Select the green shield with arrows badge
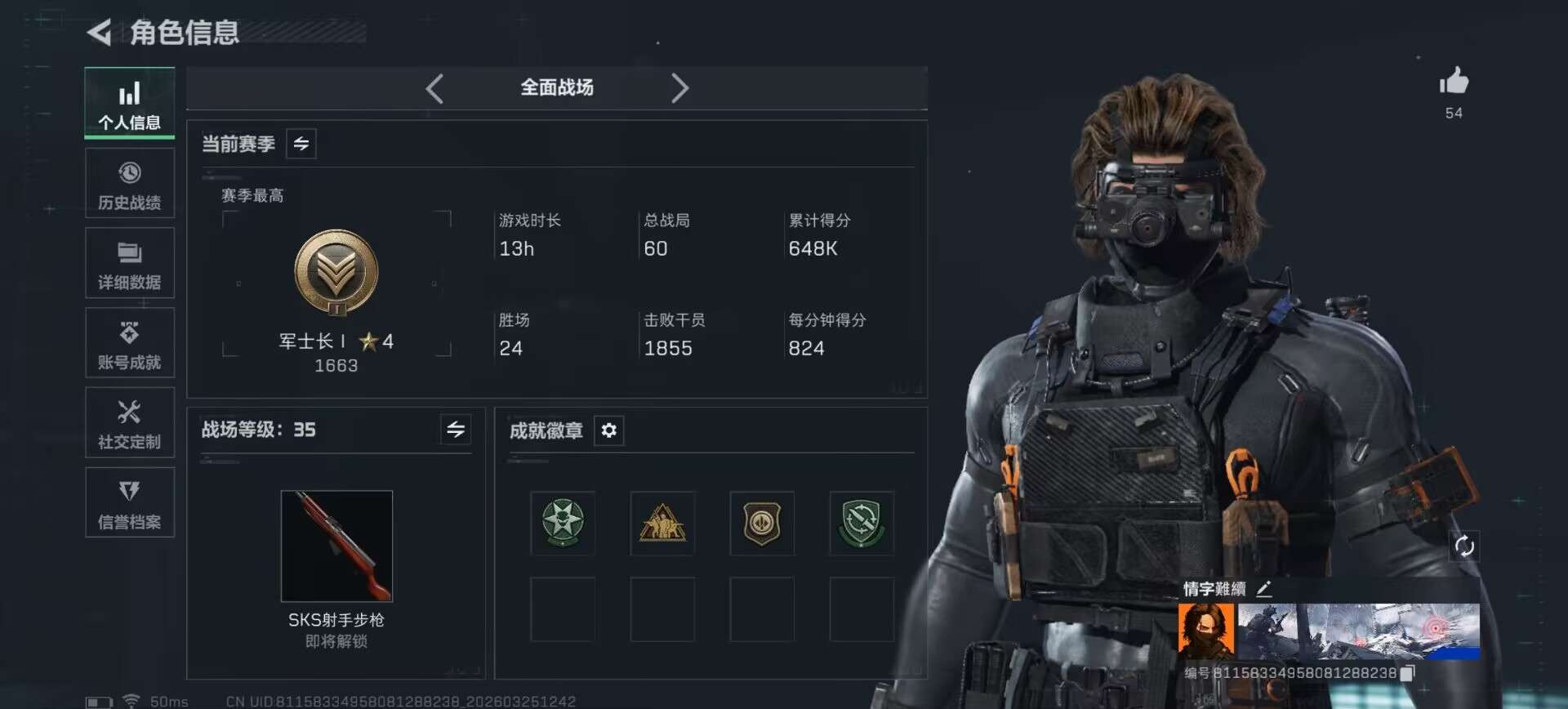Viewport: 1568px width, 709px height. pos(862,523)
